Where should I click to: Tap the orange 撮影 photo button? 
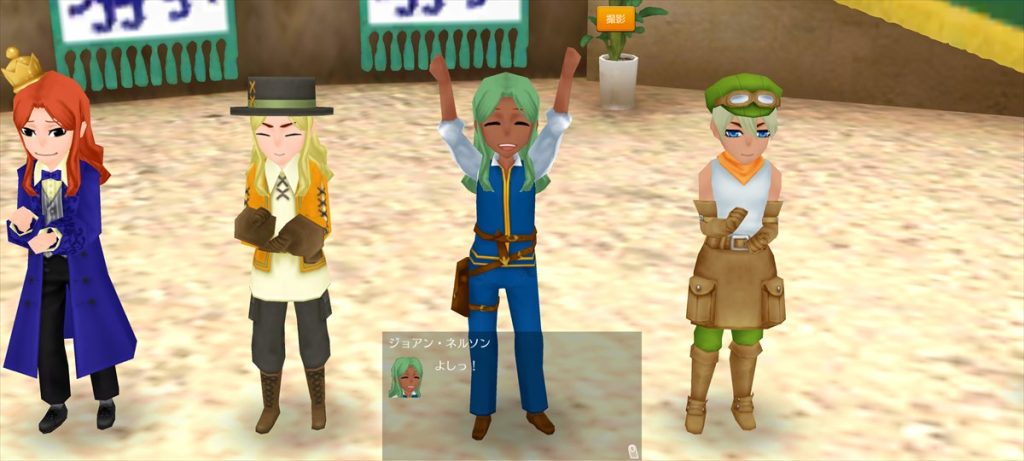tap(615, 19)
